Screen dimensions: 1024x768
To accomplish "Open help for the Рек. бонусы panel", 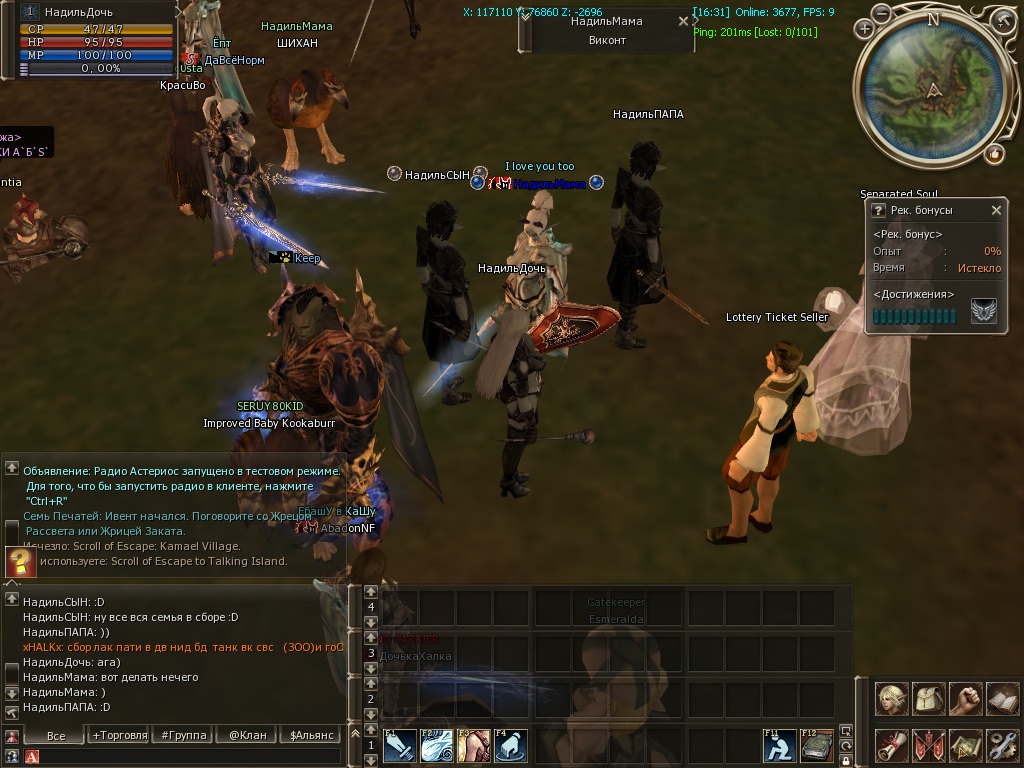I will click(878, 210).
